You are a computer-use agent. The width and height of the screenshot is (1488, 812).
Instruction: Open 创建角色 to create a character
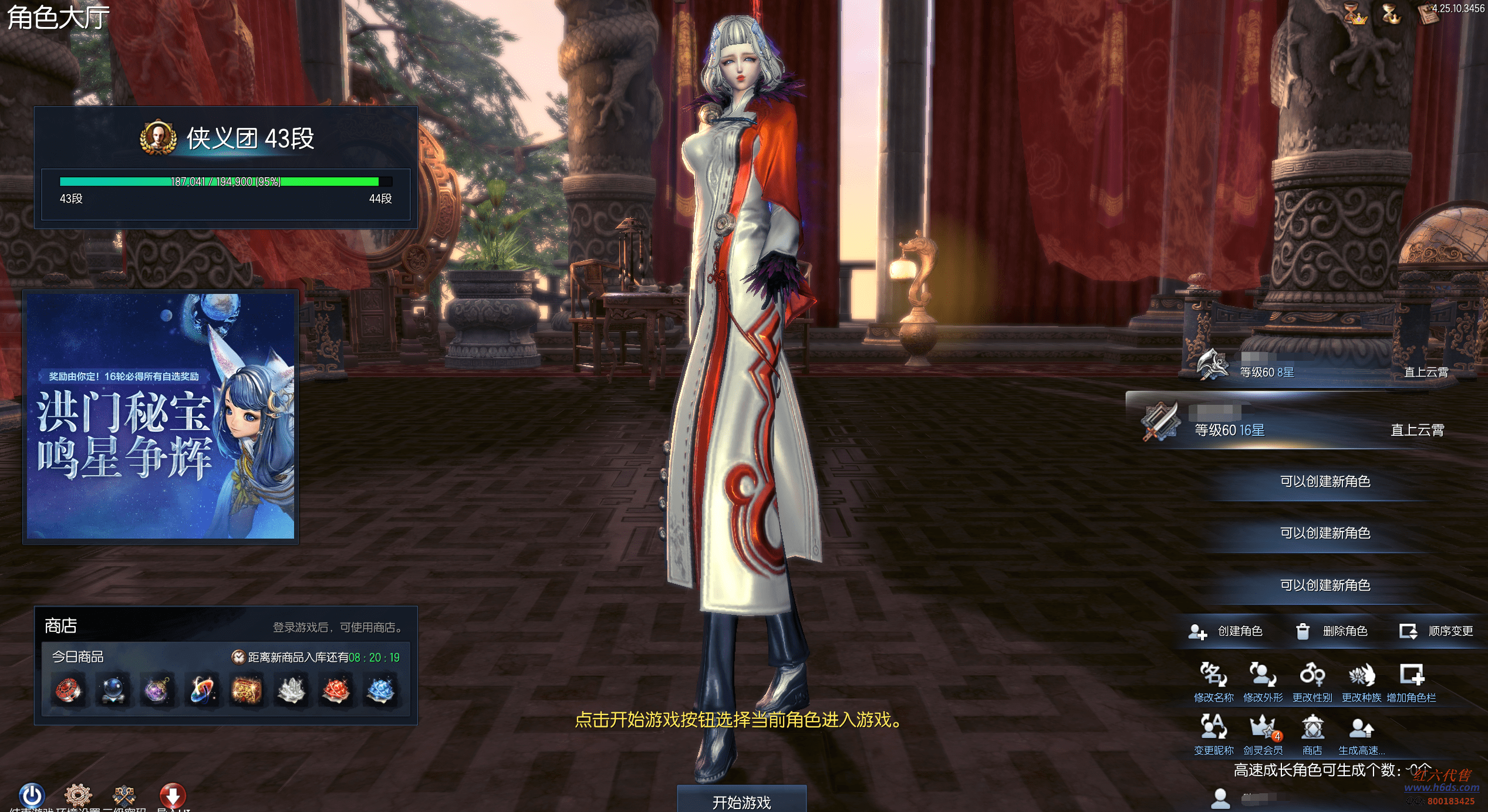pyautogui.click(x=1226, y=631)
